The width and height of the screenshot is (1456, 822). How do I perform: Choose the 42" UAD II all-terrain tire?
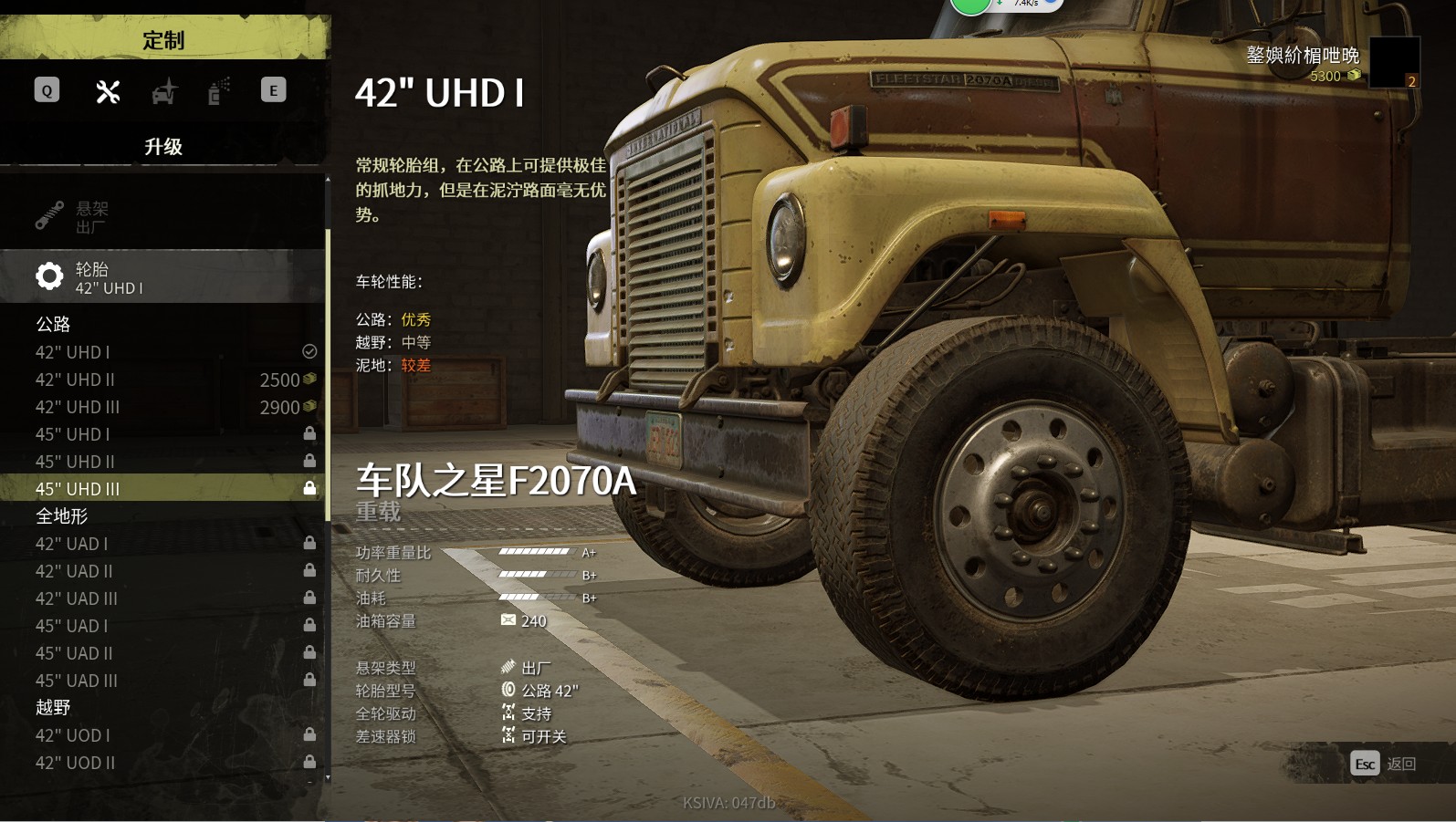(162, 571)
